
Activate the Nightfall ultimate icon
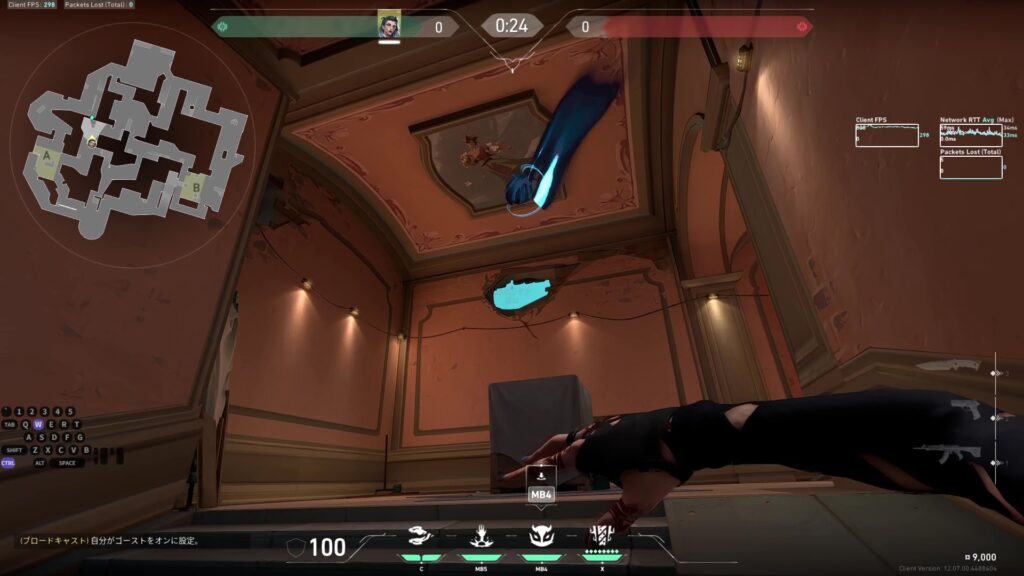[x=601, y=536]
